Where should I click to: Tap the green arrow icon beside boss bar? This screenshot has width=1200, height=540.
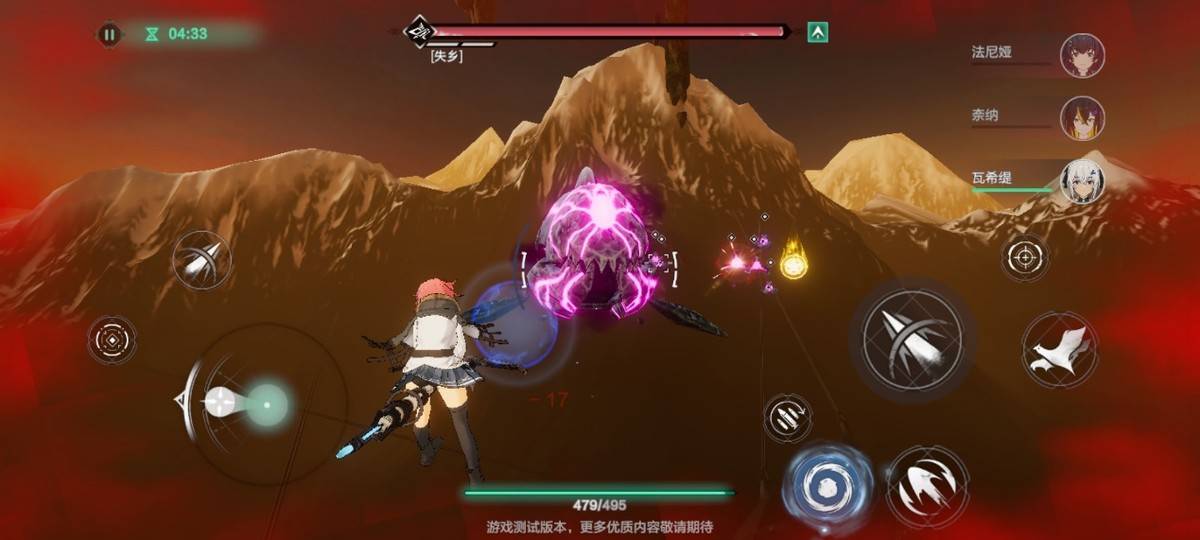point(818,33)
